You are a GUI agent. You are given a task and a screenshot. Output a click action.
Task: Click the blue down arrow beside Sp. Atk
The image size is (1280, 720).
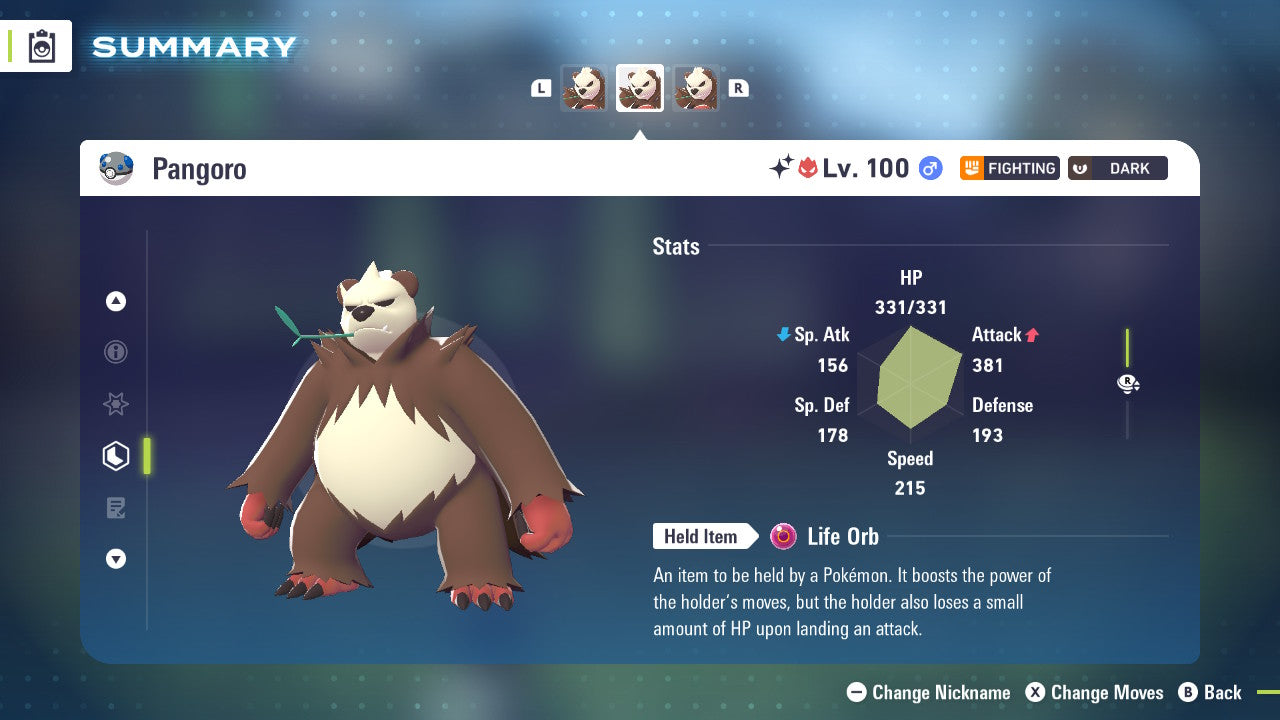[x=782, y=335]
